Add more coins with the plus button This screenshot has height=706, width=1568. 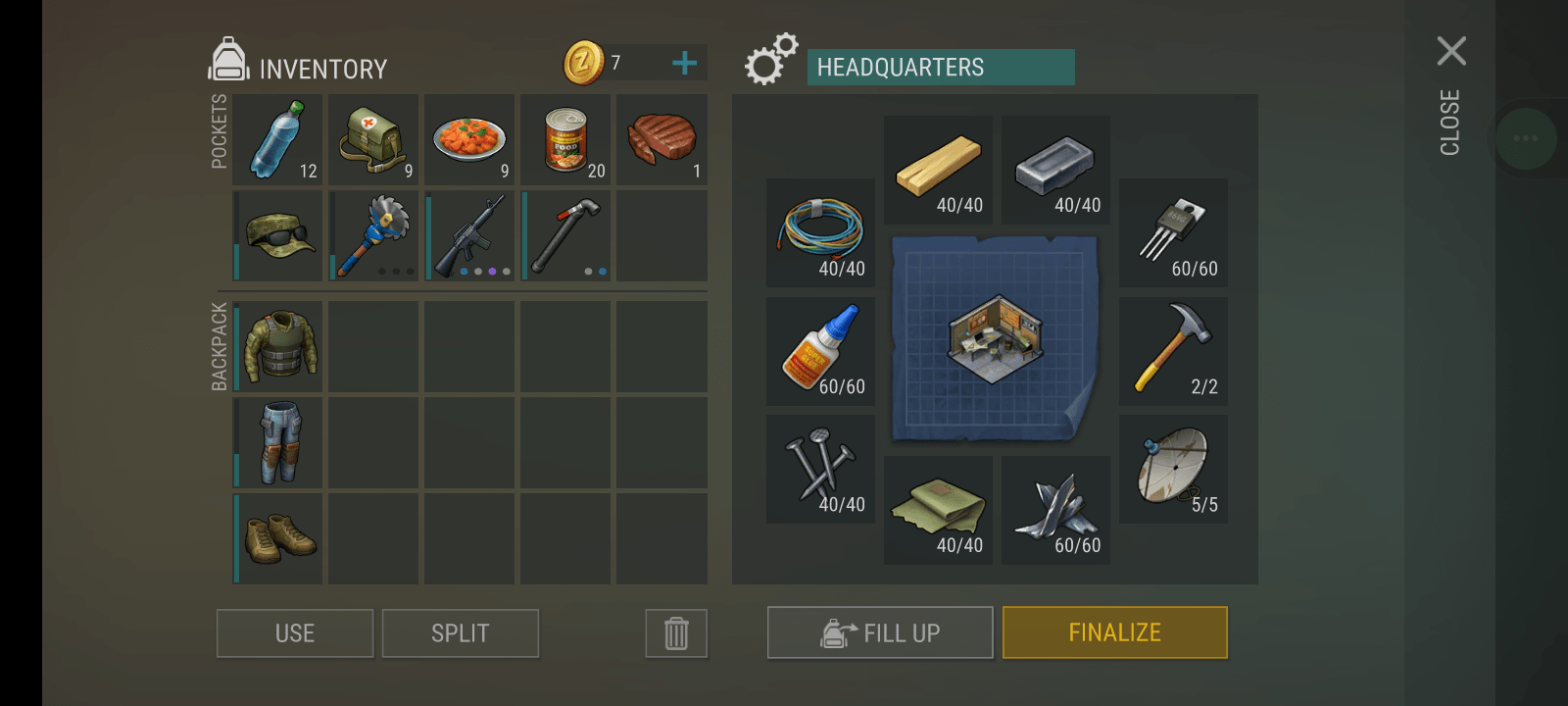coord(684,64)
